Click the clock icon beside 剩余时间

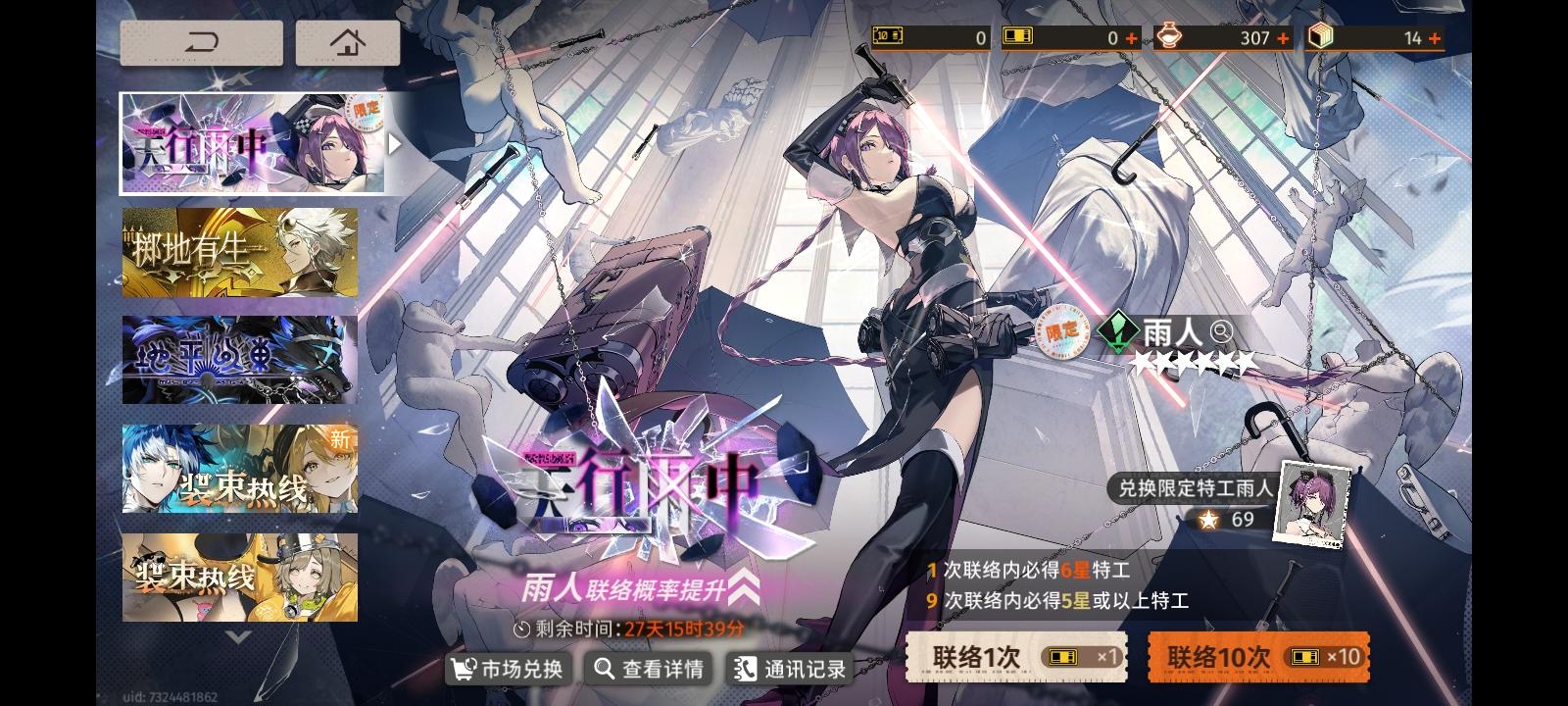click(x=520, y=630)
